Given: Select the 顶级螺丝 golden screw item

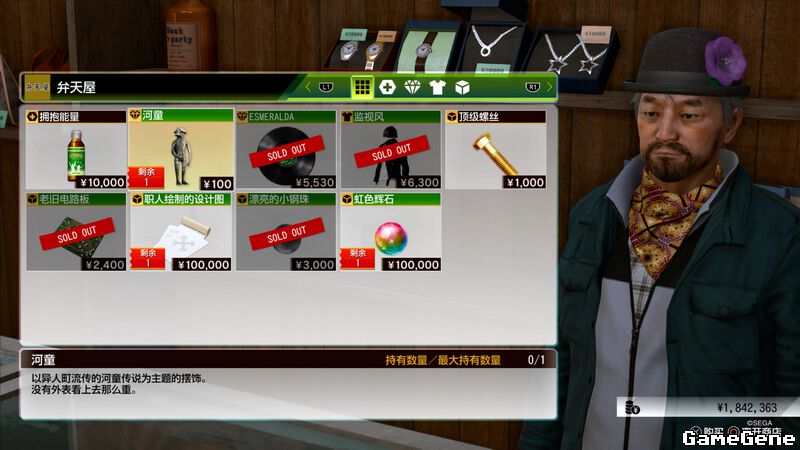Looking at the screenshot, I should pyautogui.click(x=495, y=150).
